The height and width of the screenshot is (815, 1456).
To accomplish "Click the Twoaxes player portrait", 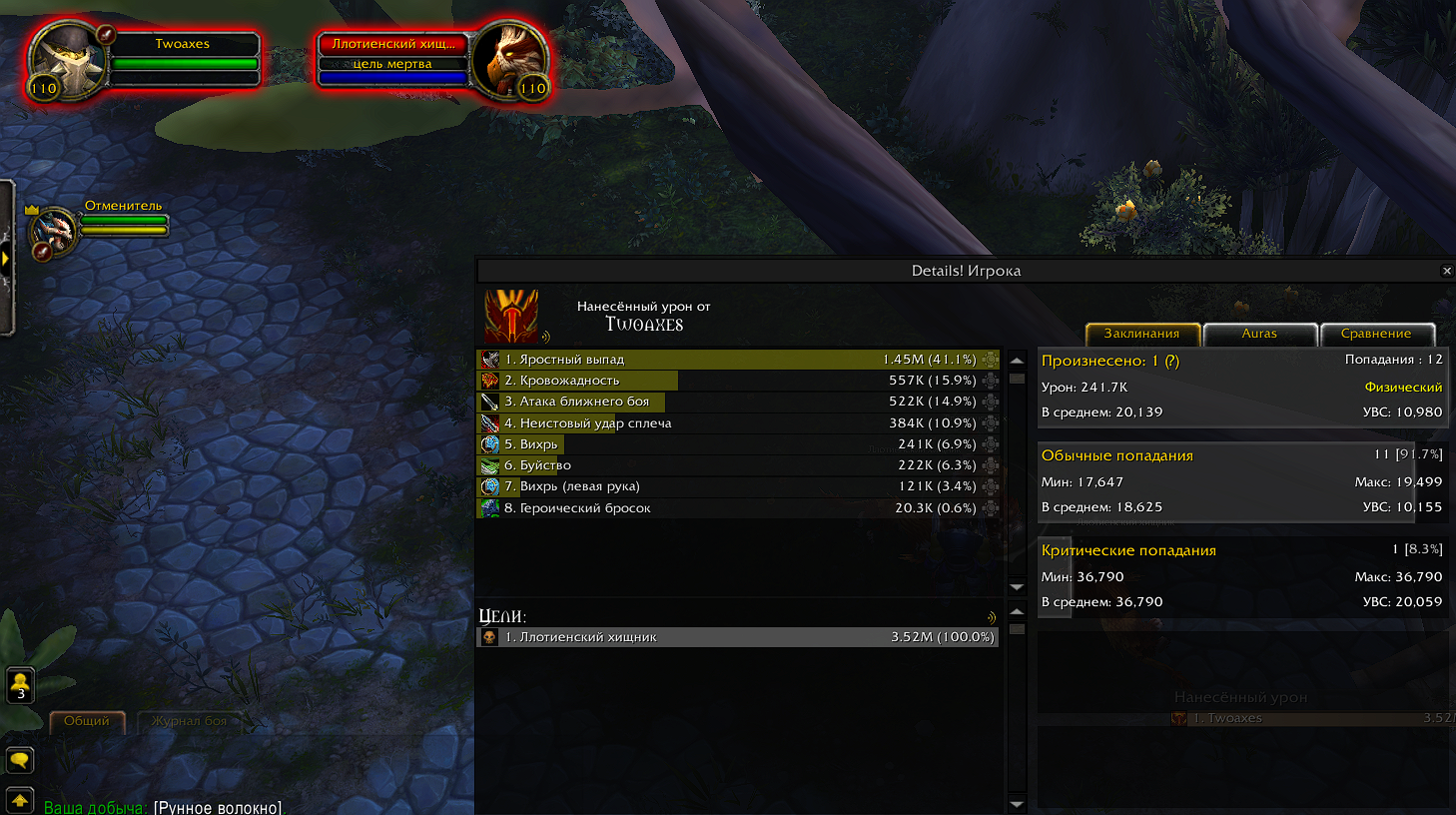I will click(66, 58).
